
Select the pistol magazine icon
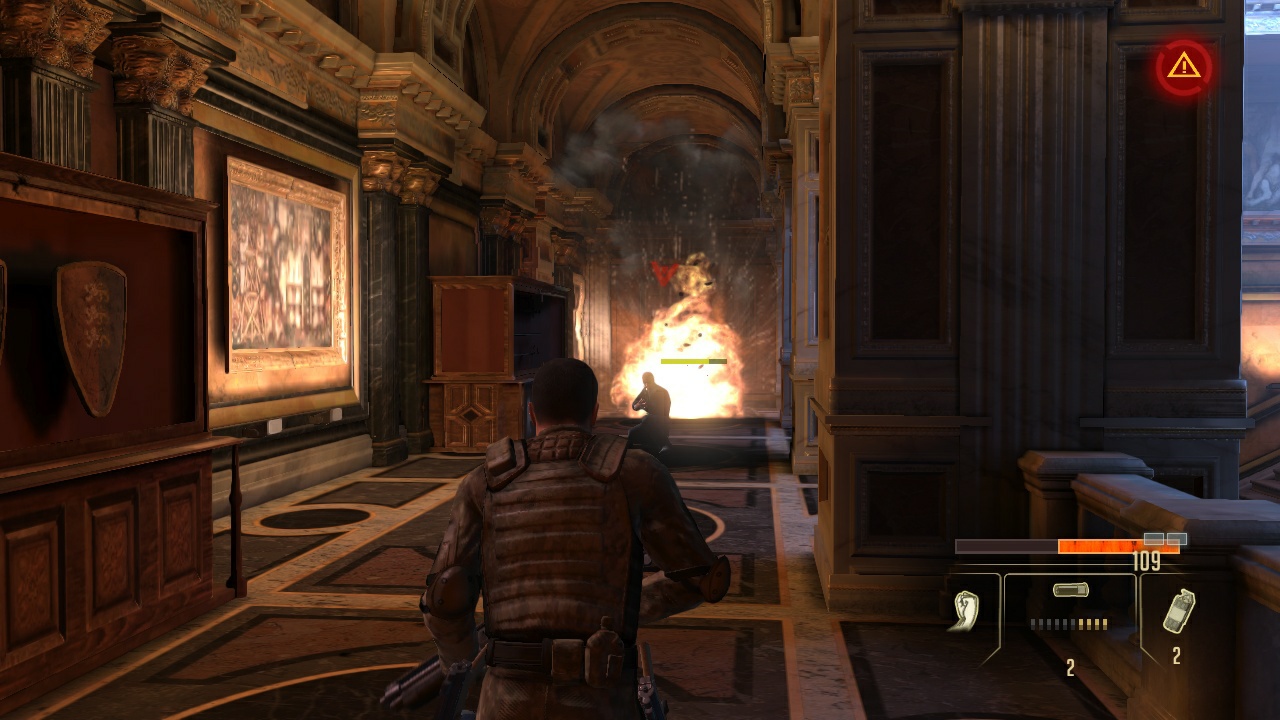click(1070, 589)
